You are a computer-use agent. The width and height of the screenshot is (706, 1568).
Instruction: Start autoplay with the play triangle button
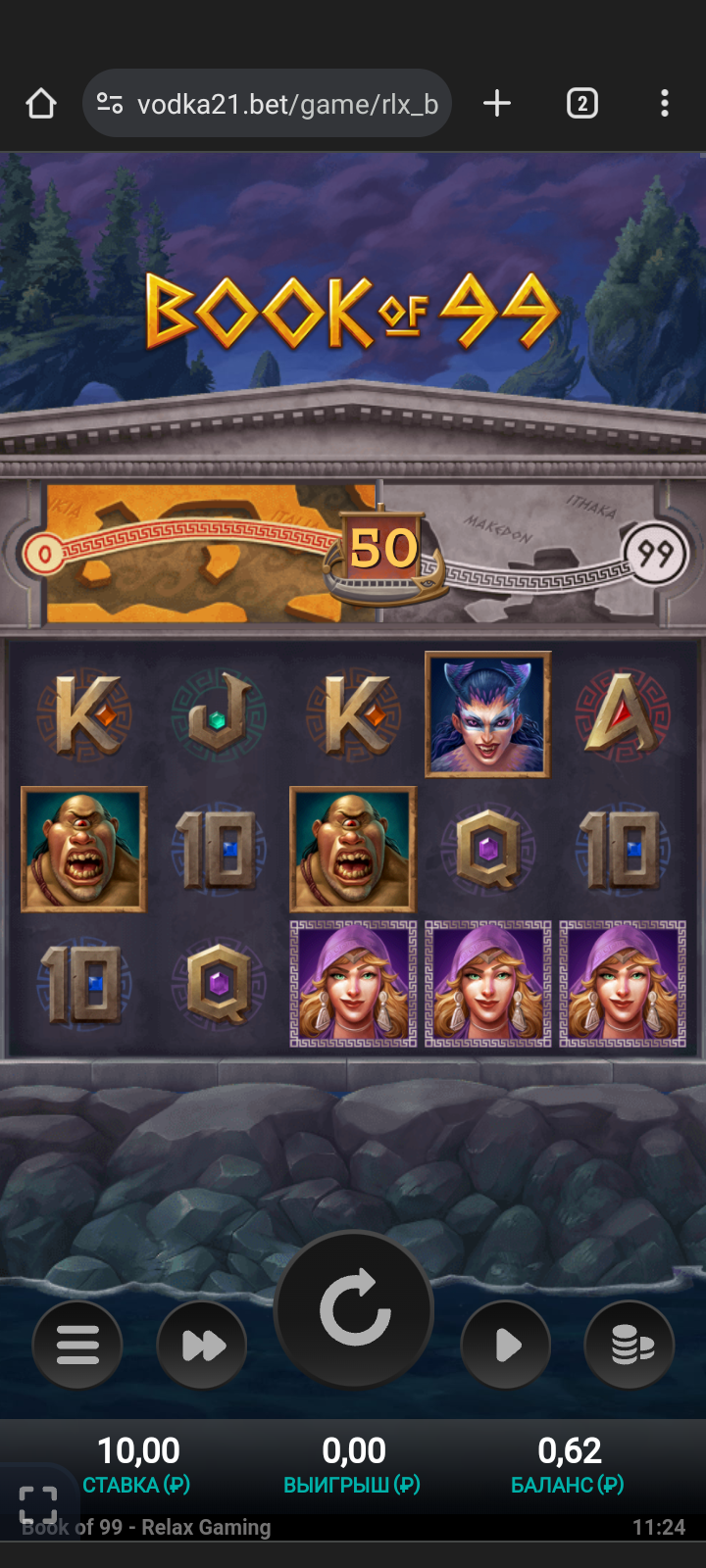(506, 1345)
